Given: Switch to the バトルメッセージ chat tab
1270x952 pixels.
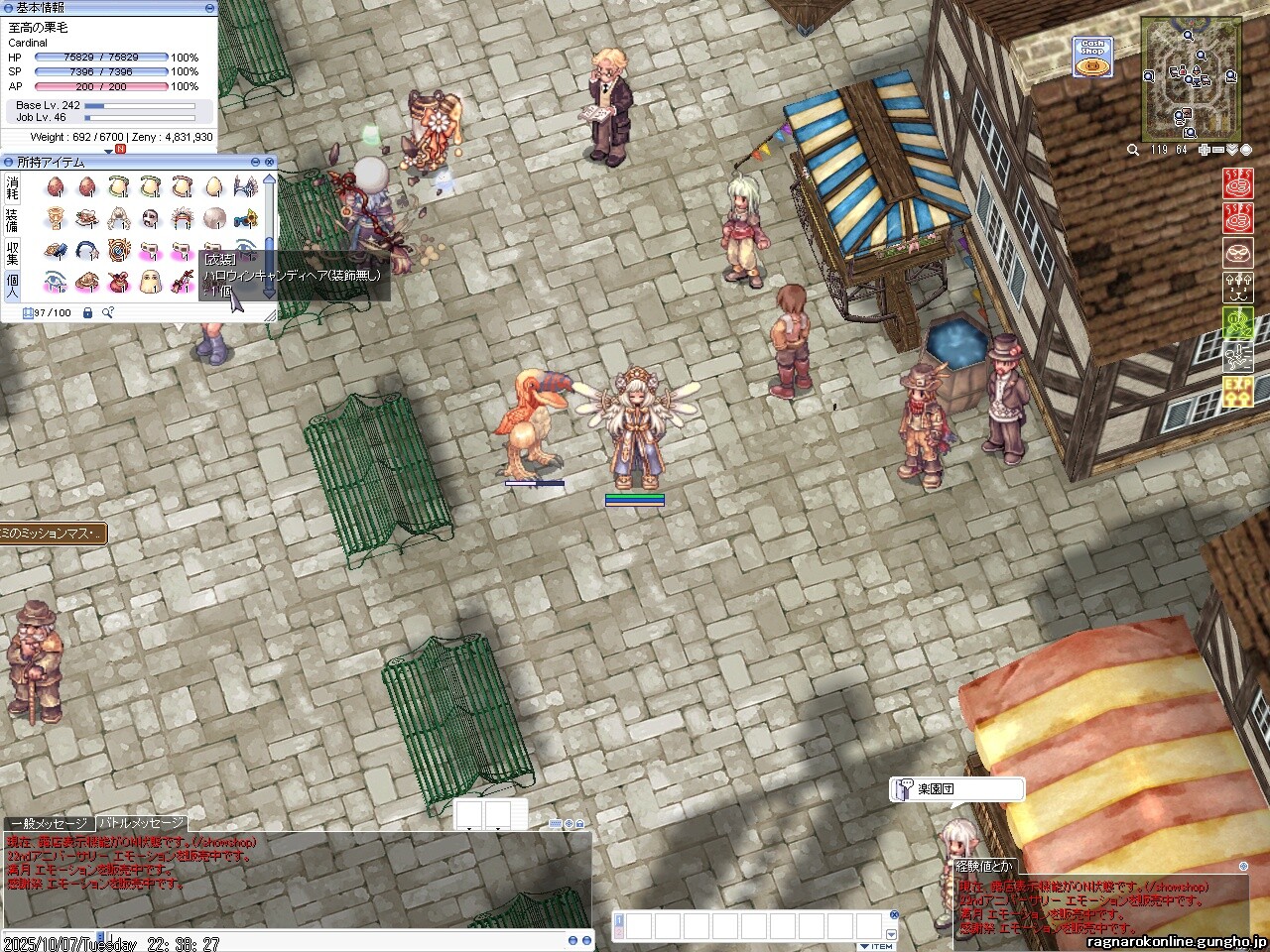Looking at the screenshot, I should tap(141, 823).
